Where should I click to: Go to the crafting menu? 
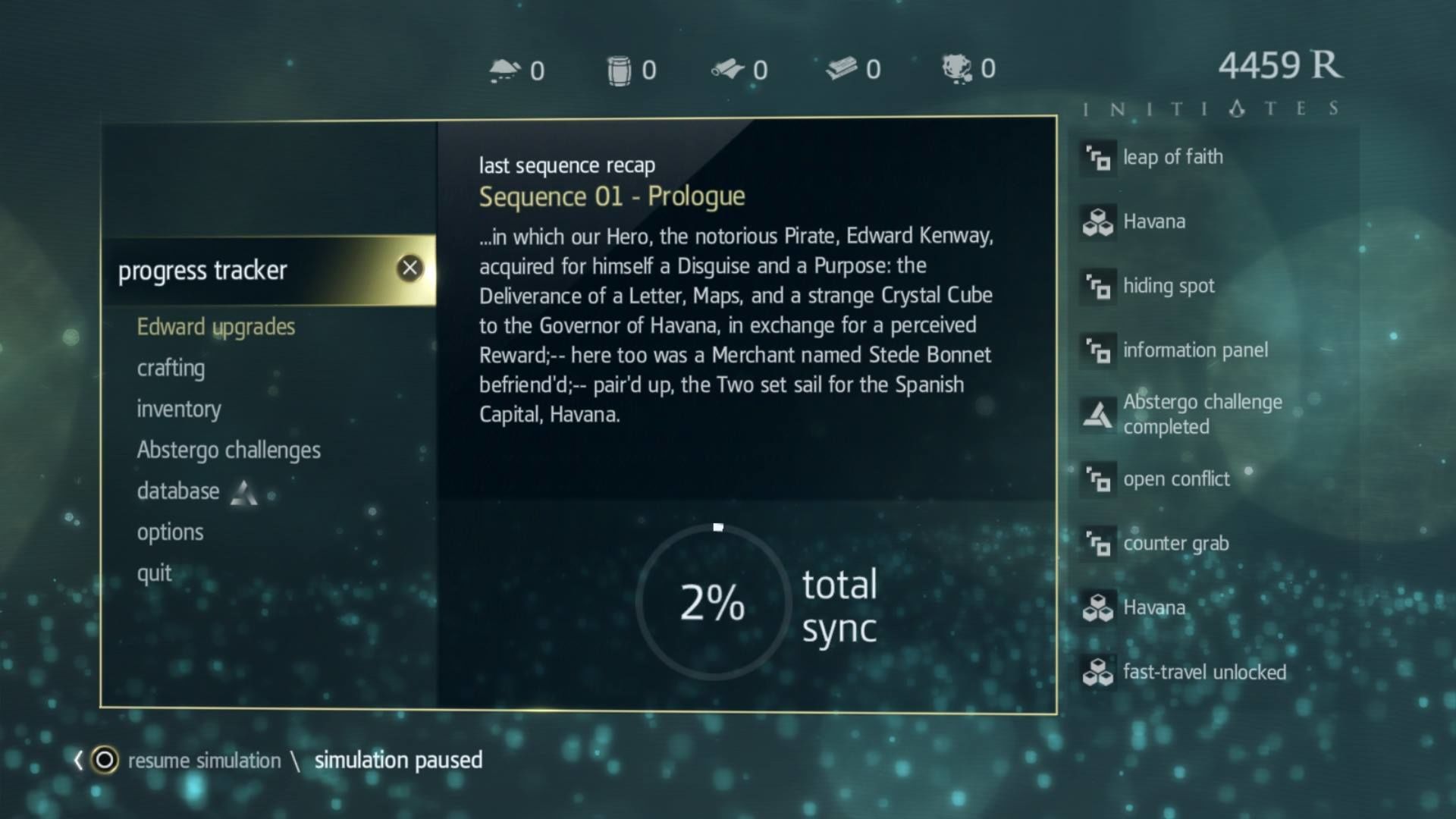tap(171, 368)
